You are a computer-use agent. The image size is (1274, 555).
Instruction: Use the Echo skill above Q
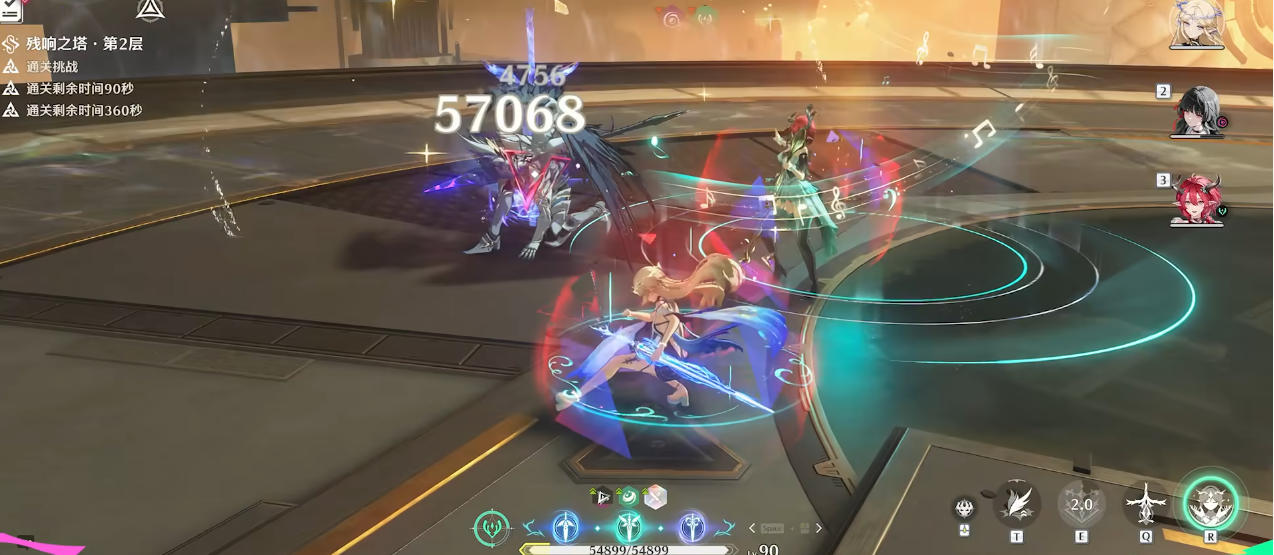pyautogui.click(x=1145, y=503)
